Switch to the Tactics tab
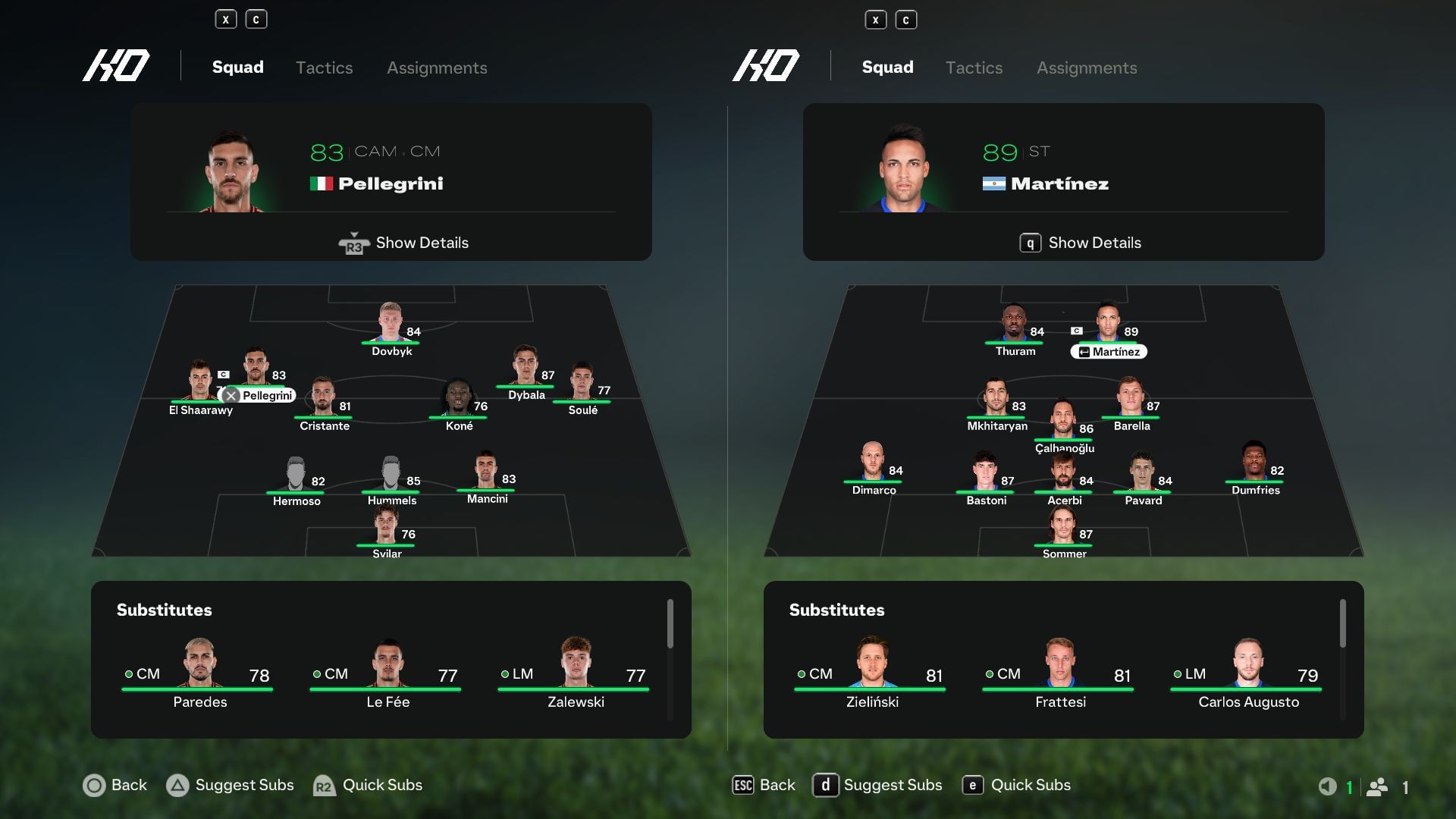 point(324,67)
